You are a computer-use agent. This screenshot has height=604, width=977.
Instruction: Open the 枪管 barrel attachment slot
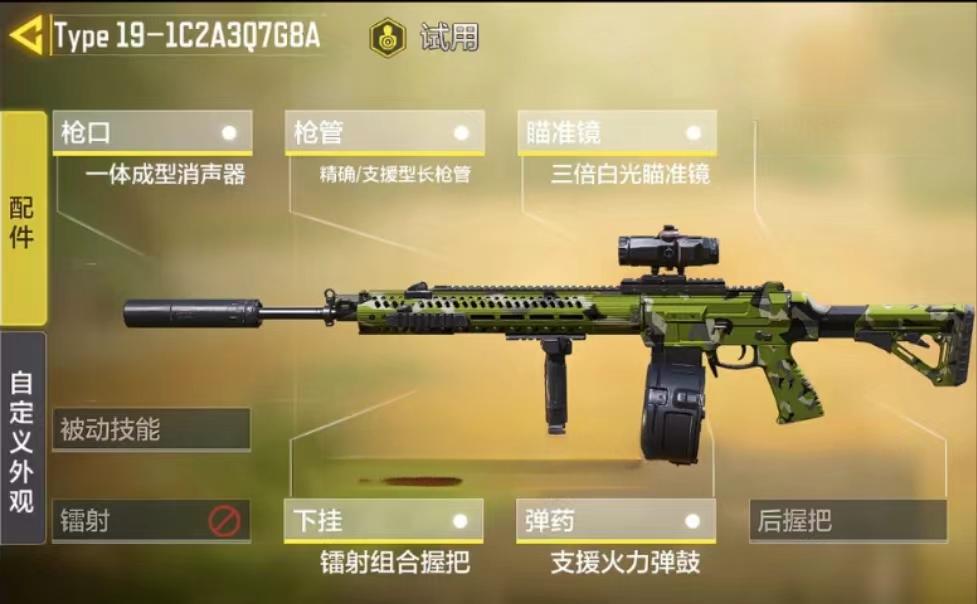(385, 133)
